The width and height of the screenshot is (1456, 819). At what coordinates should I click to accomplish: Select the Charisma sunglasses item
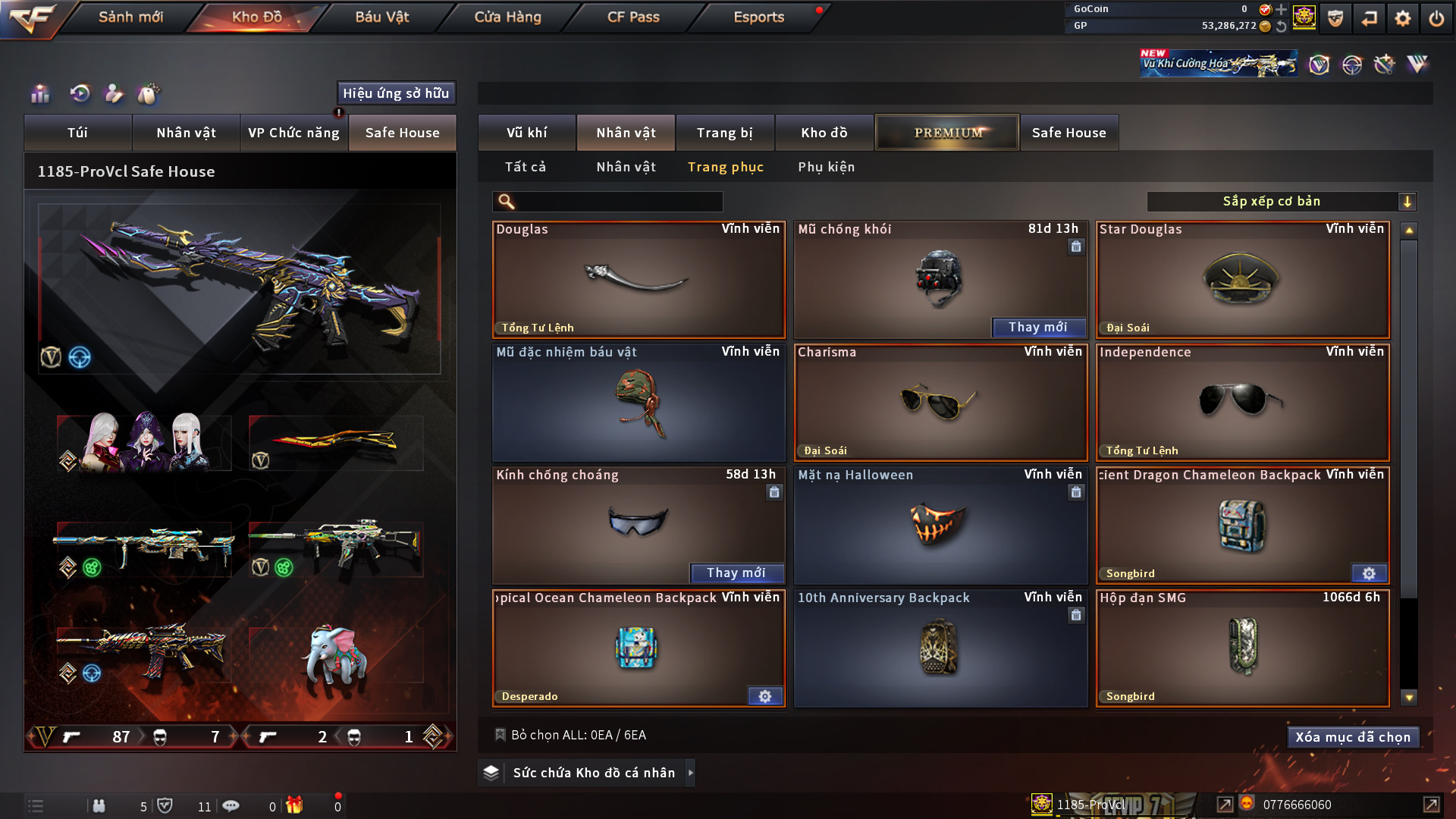tap(940, 403)
